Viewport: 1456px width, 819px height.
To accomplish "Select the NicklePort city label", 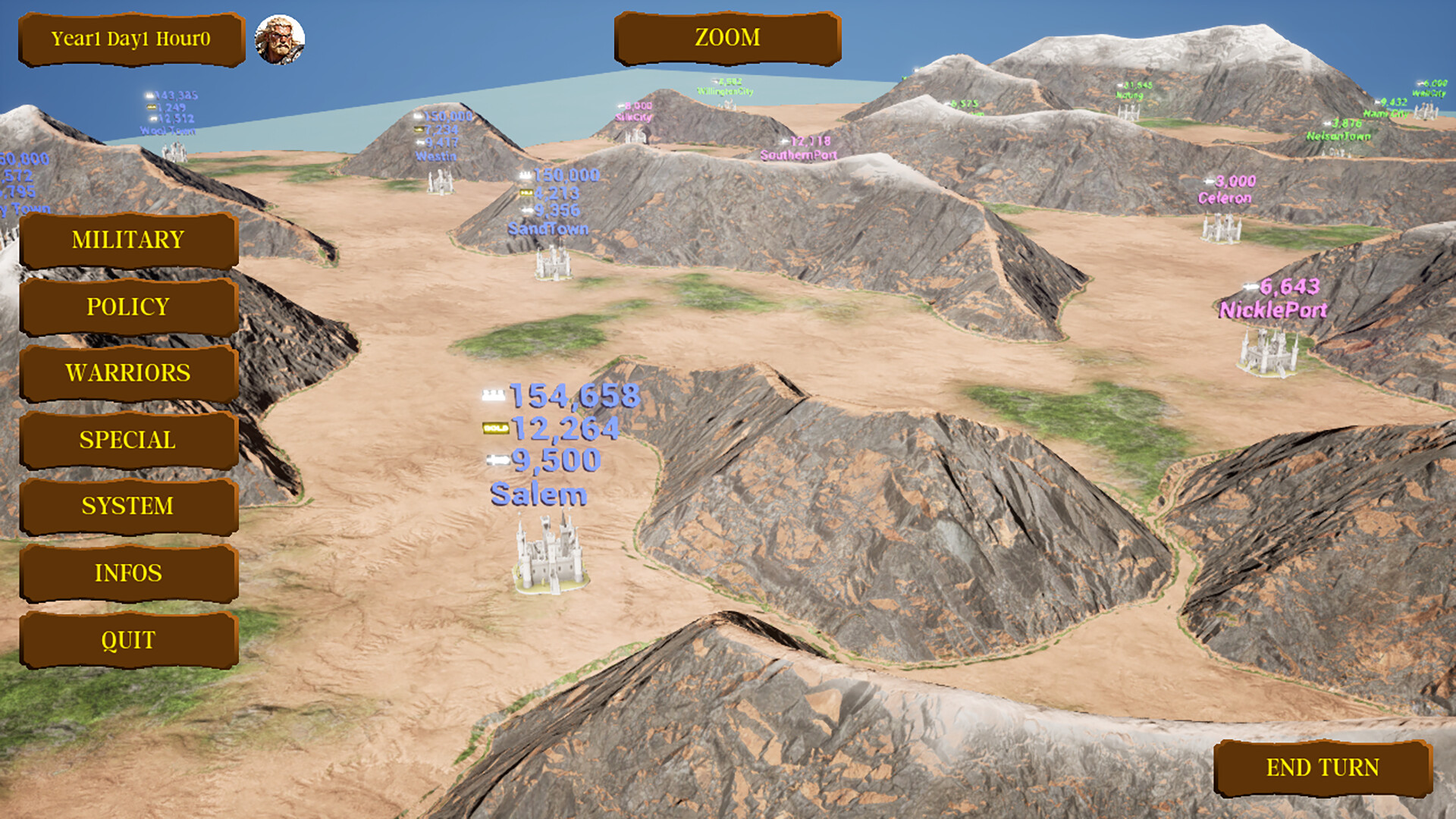I will 1272,310.
